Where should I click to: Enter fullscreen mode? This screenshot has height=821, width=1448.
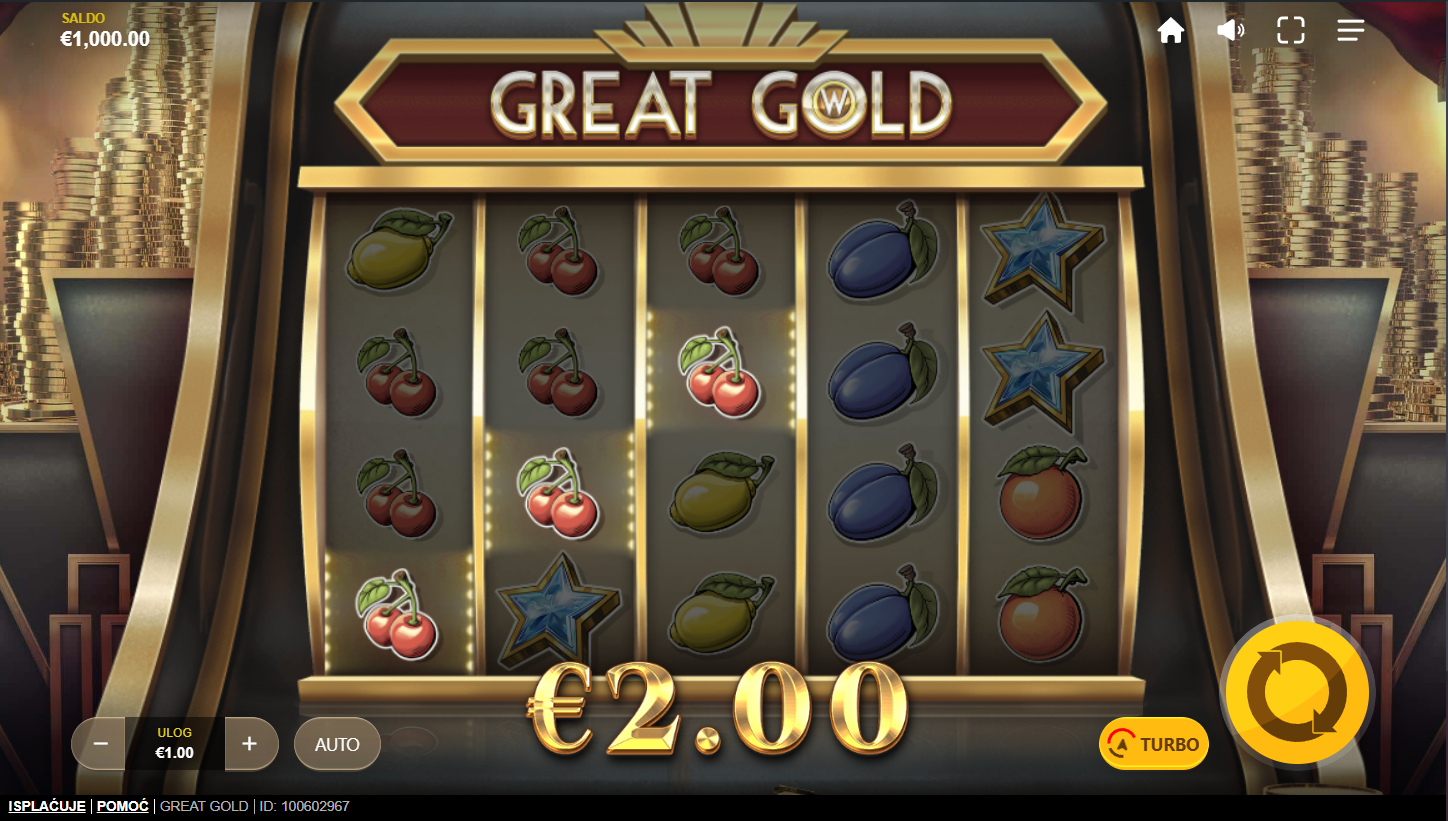(x=1290, y=31)
